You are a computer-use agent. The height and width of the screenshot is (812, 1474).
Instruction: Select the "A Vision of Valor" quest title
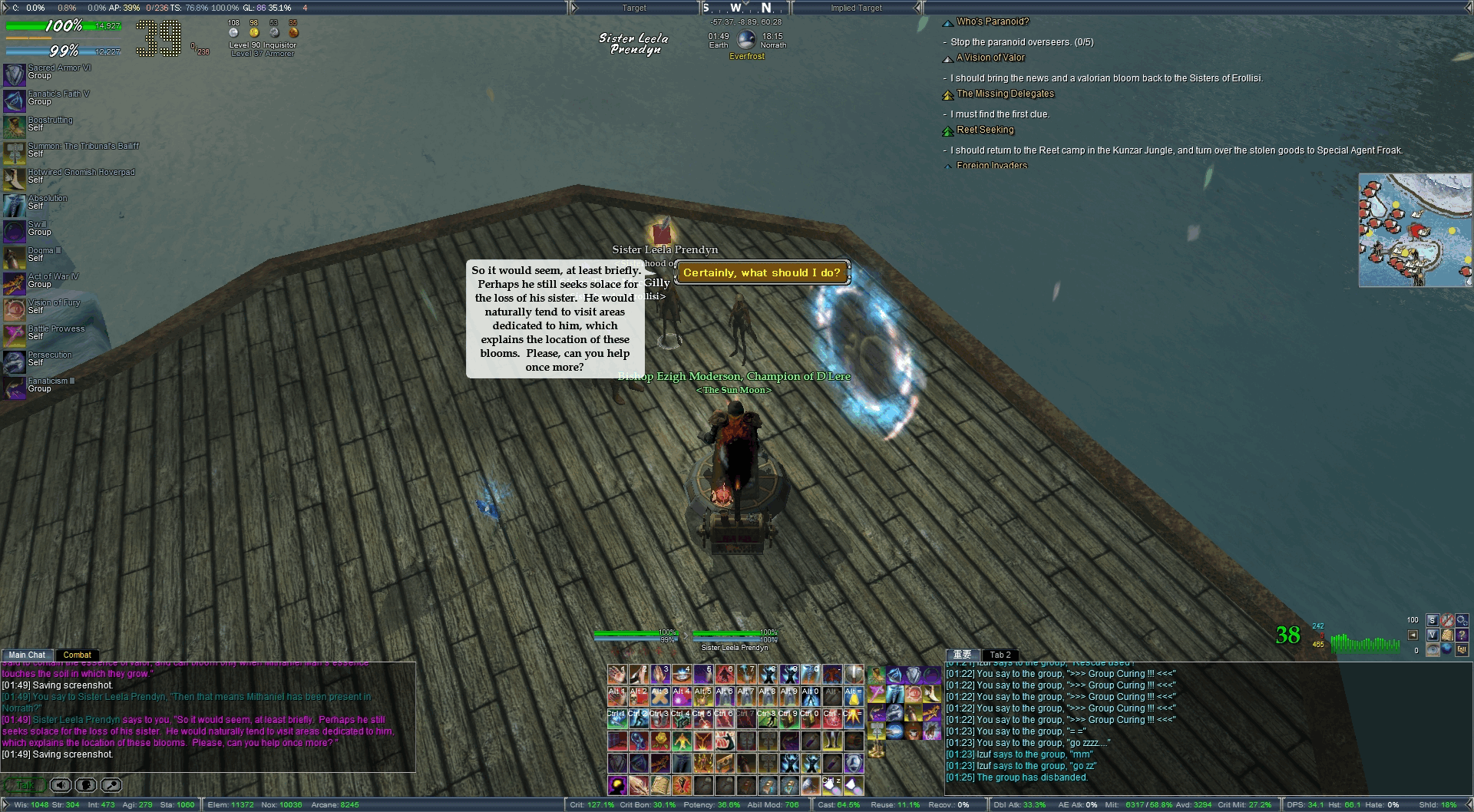tap(990, 58)
